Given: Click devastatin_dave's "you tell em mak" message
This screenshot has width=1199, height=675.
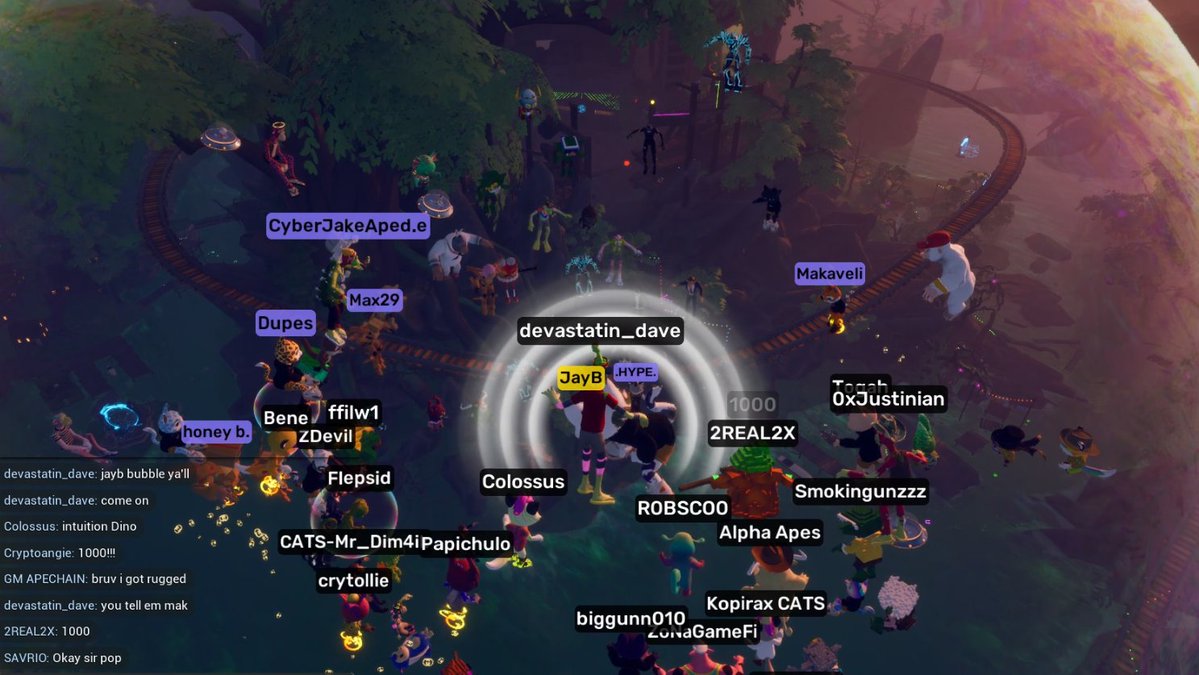Looking at the screenshot, I should click(96, 605).
